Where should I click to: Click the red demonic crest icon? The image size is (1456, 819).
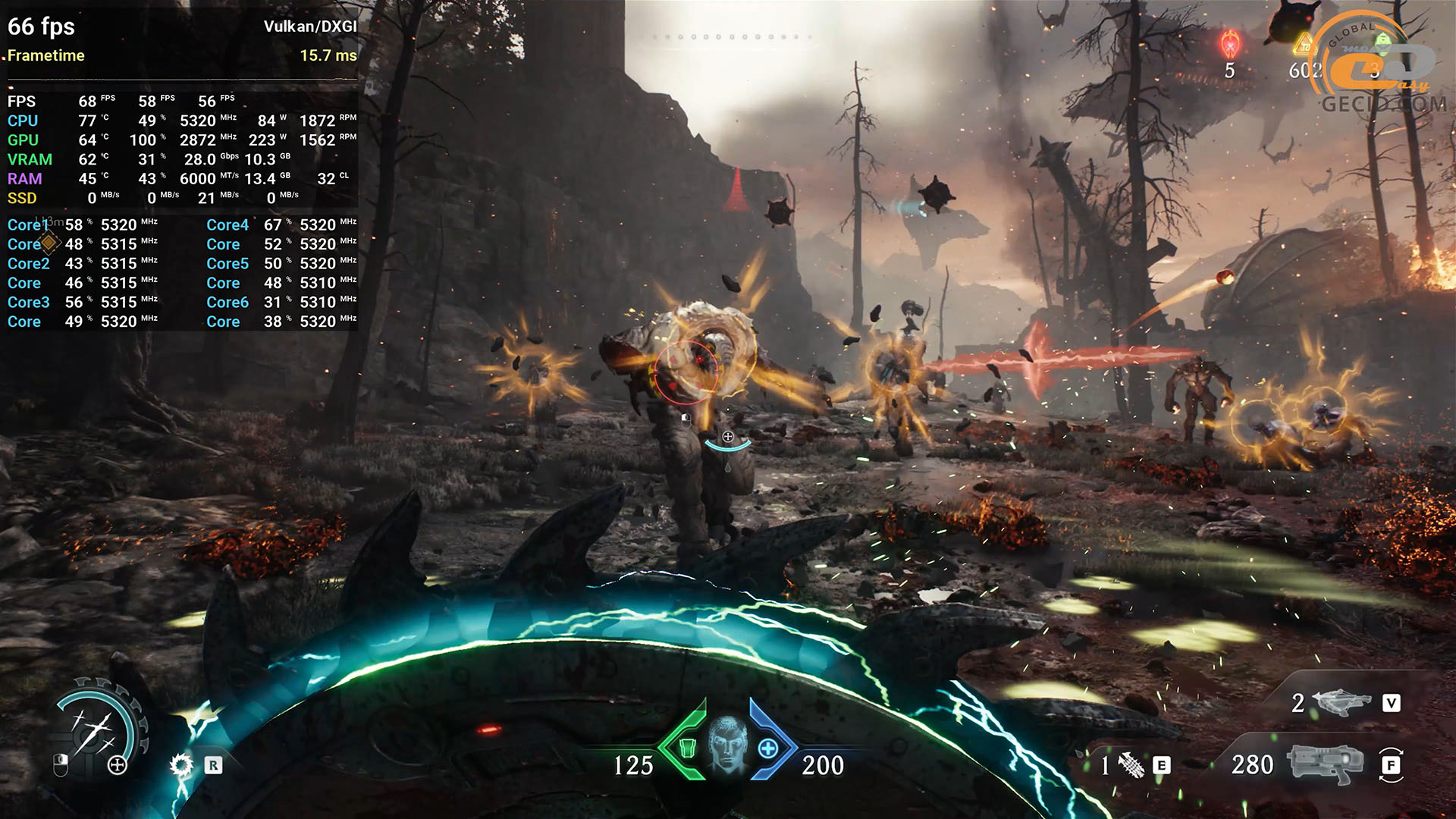[1229, 44]
